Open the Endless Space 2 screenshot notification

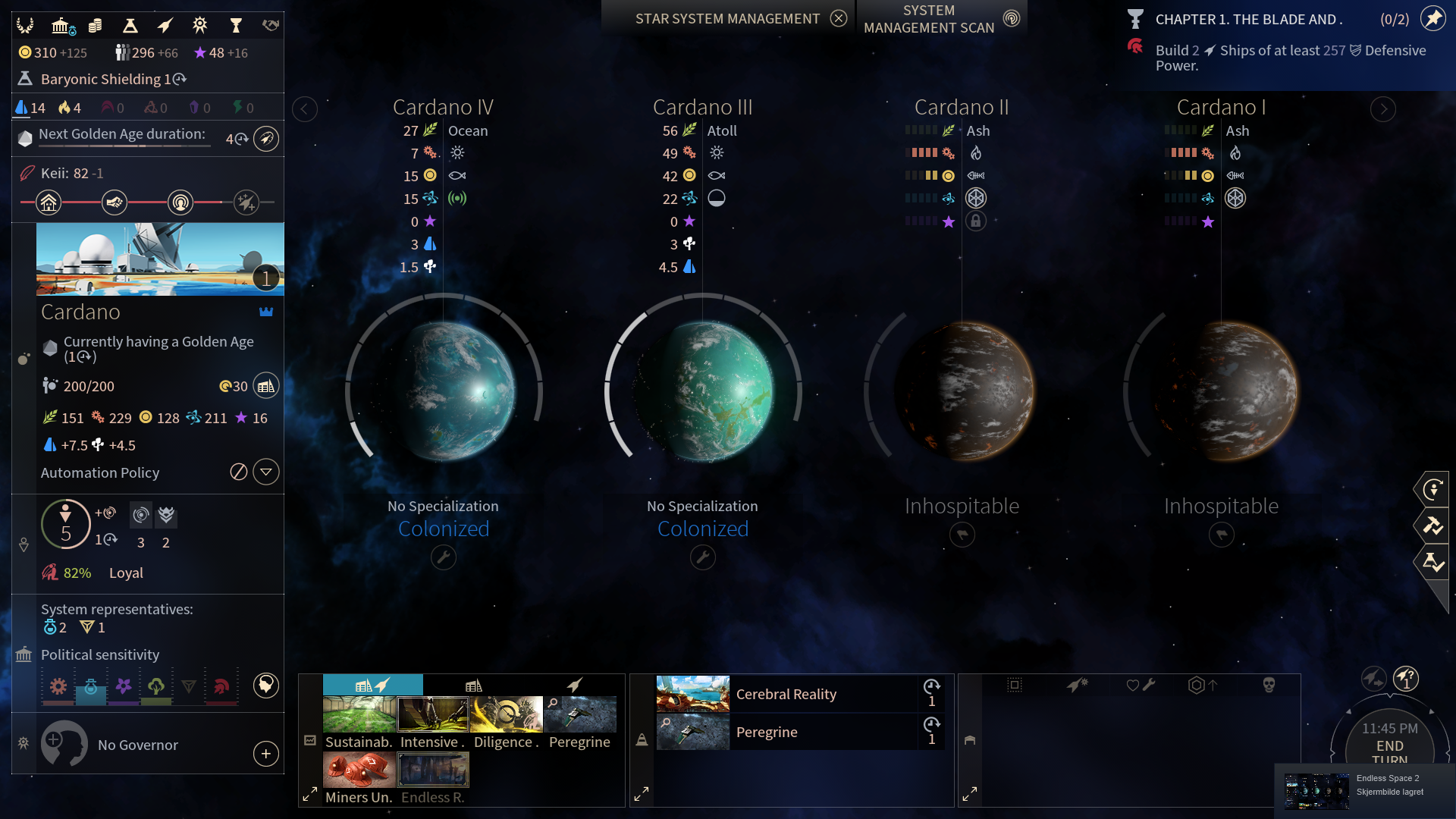[1365, 790]
